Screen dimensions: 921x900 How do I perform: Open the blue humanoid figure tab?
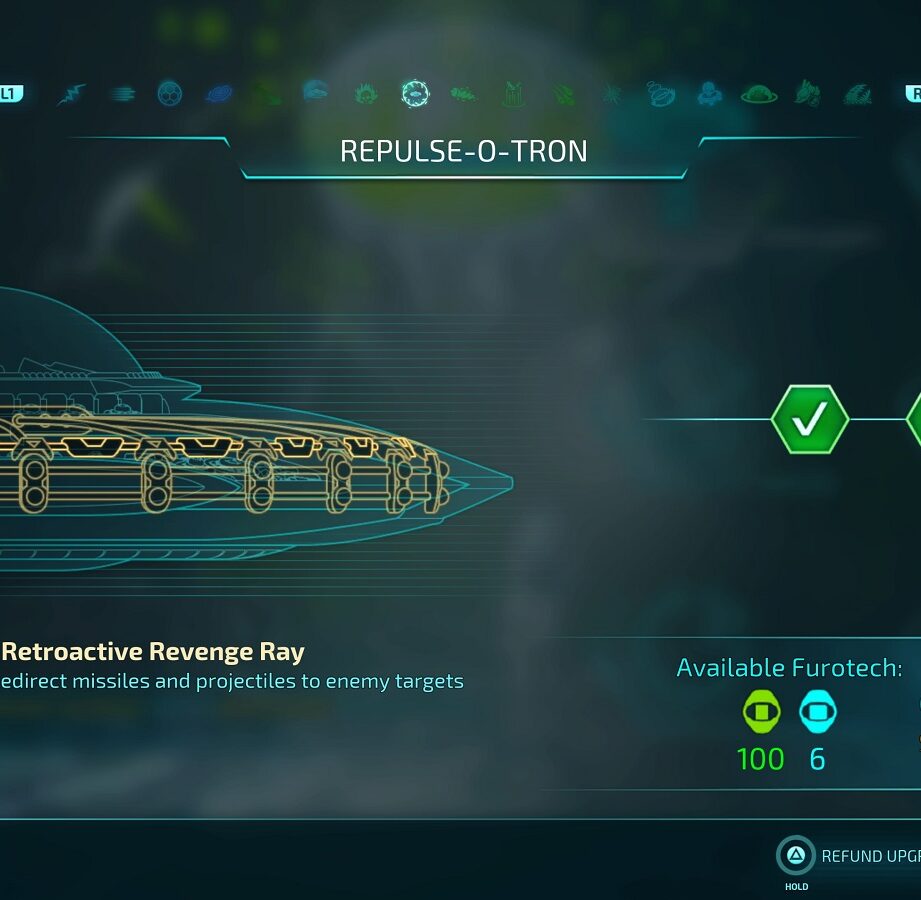click(709, 94)
